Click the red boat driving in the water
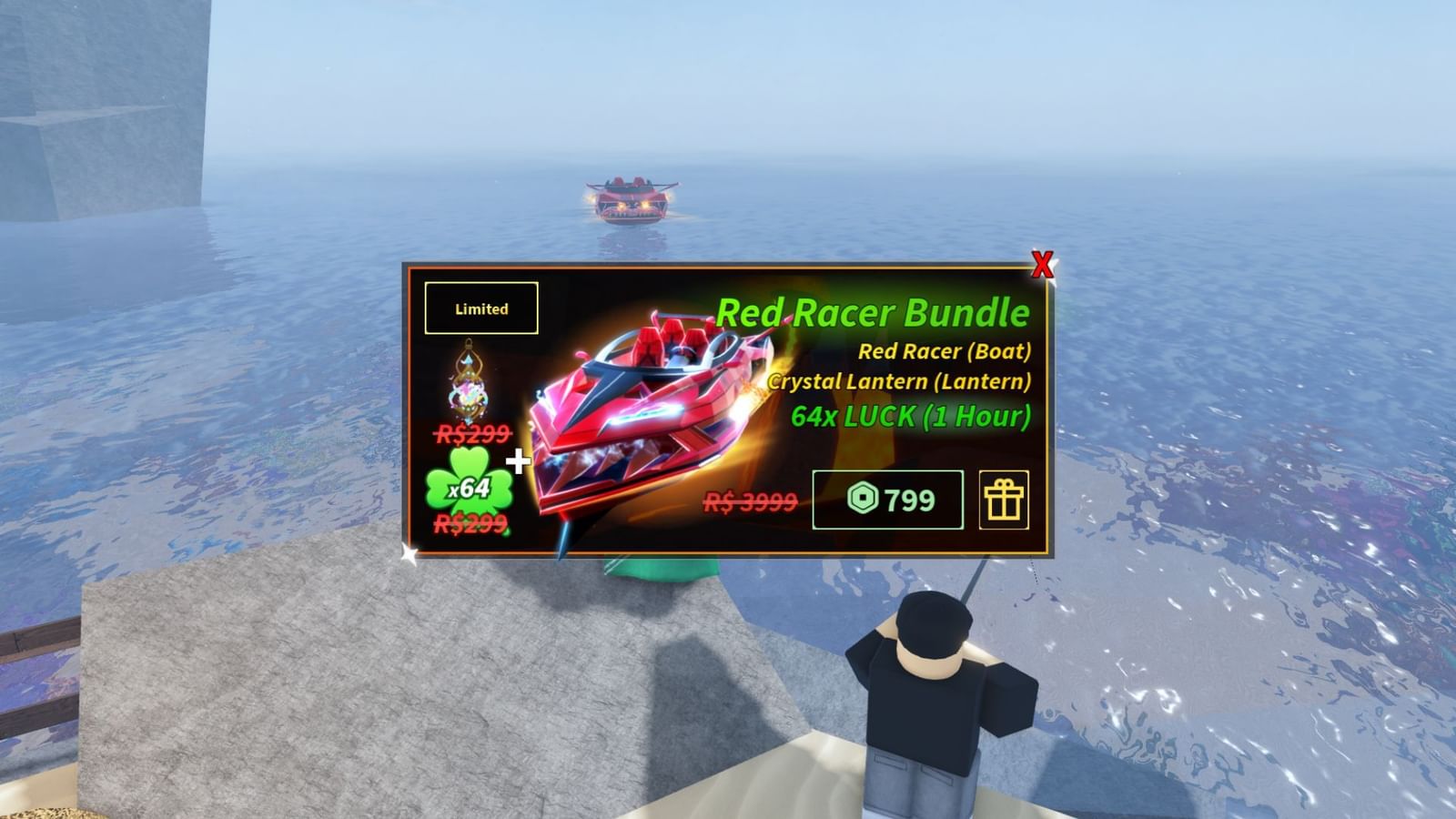The width and height of the screenshot is (1456, 819). click(631, 198)
